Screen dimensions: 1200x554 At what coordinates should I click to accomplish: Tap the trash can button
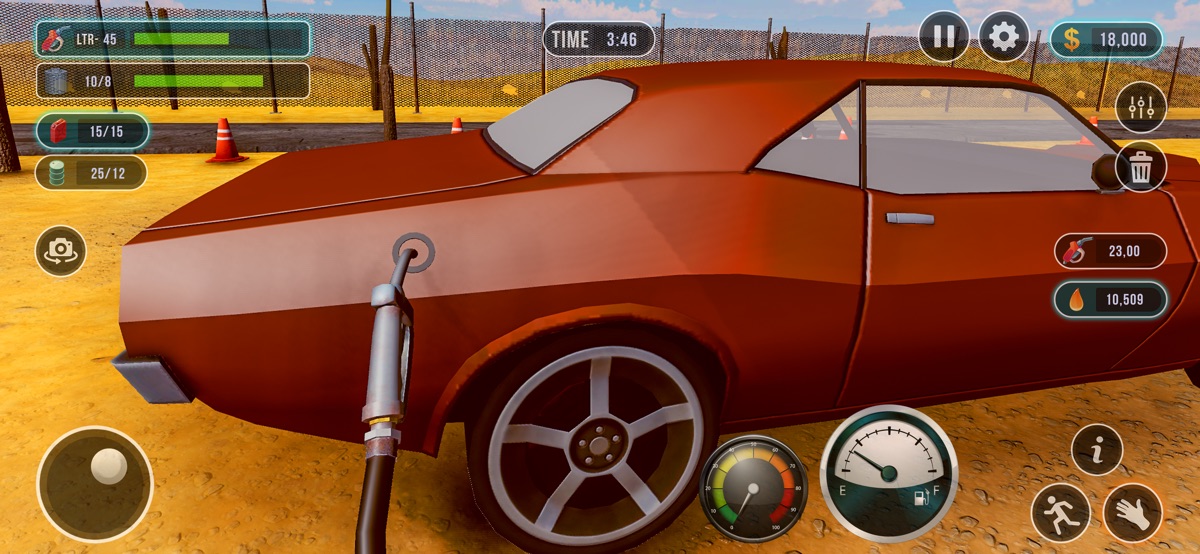pyautogui.click(x=1141, y=167)
